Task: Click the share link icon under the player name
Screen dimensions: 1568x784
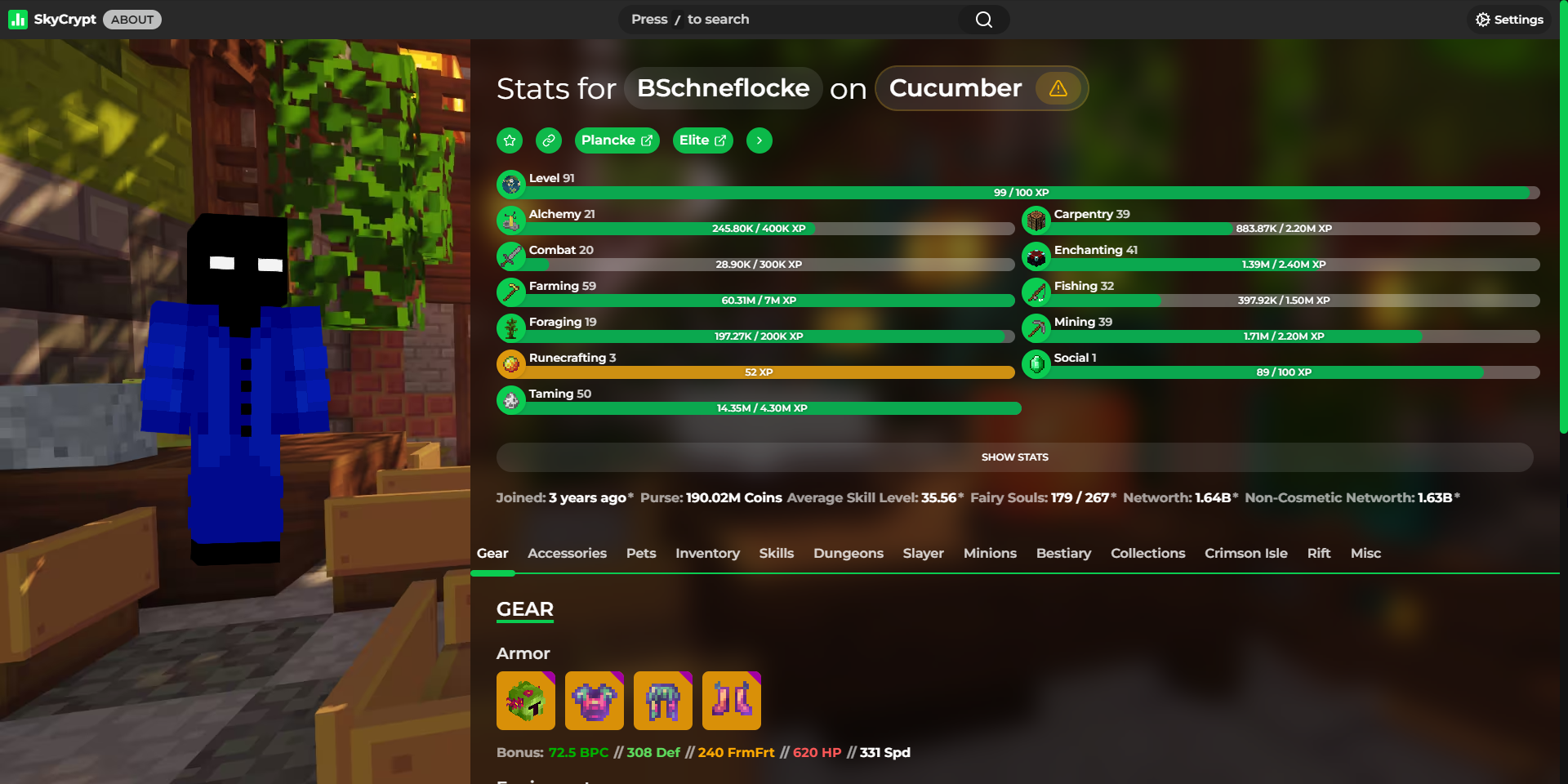Action: coord(548,140)
